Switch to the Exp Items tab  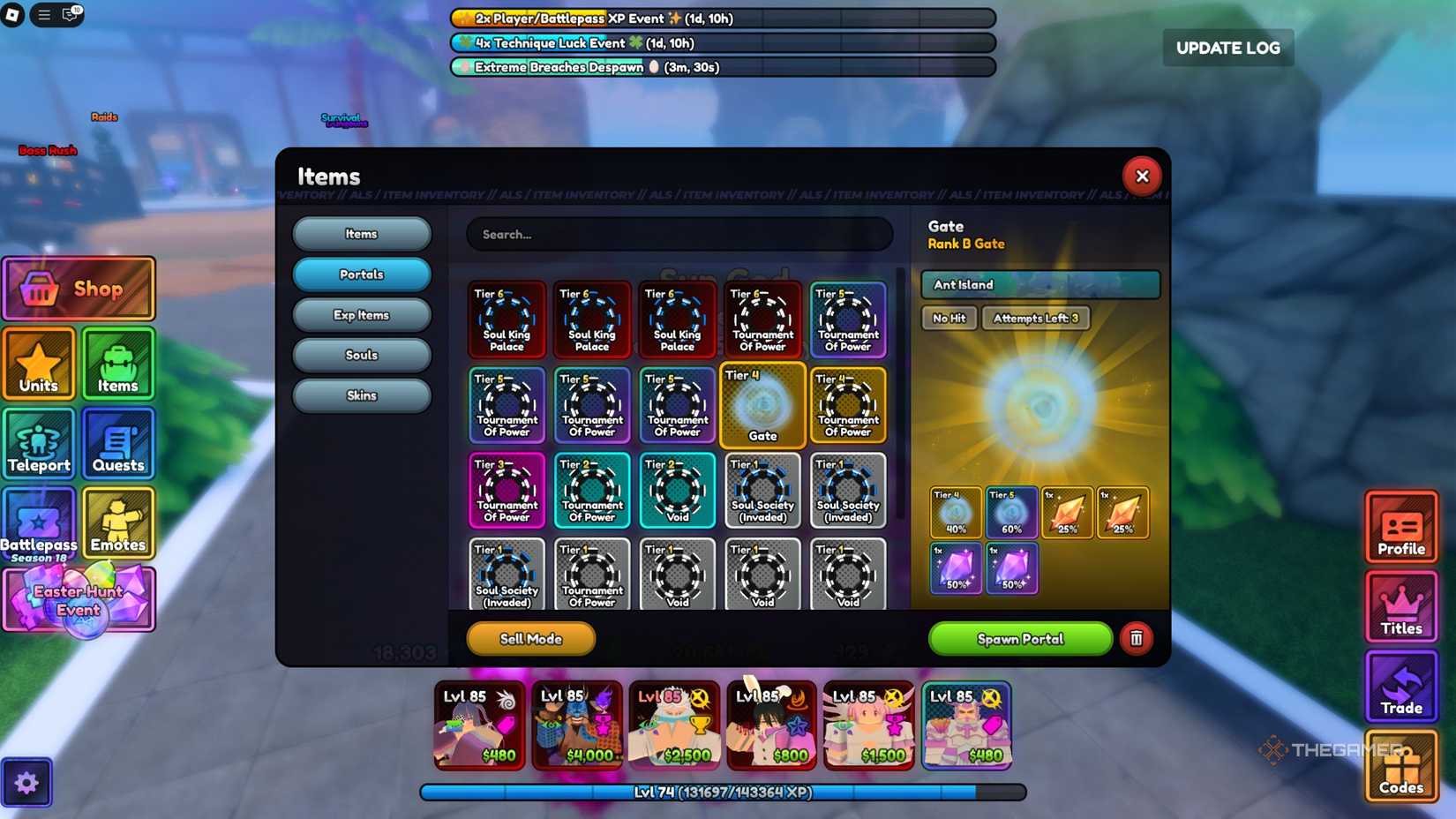(x=361, y=314)
